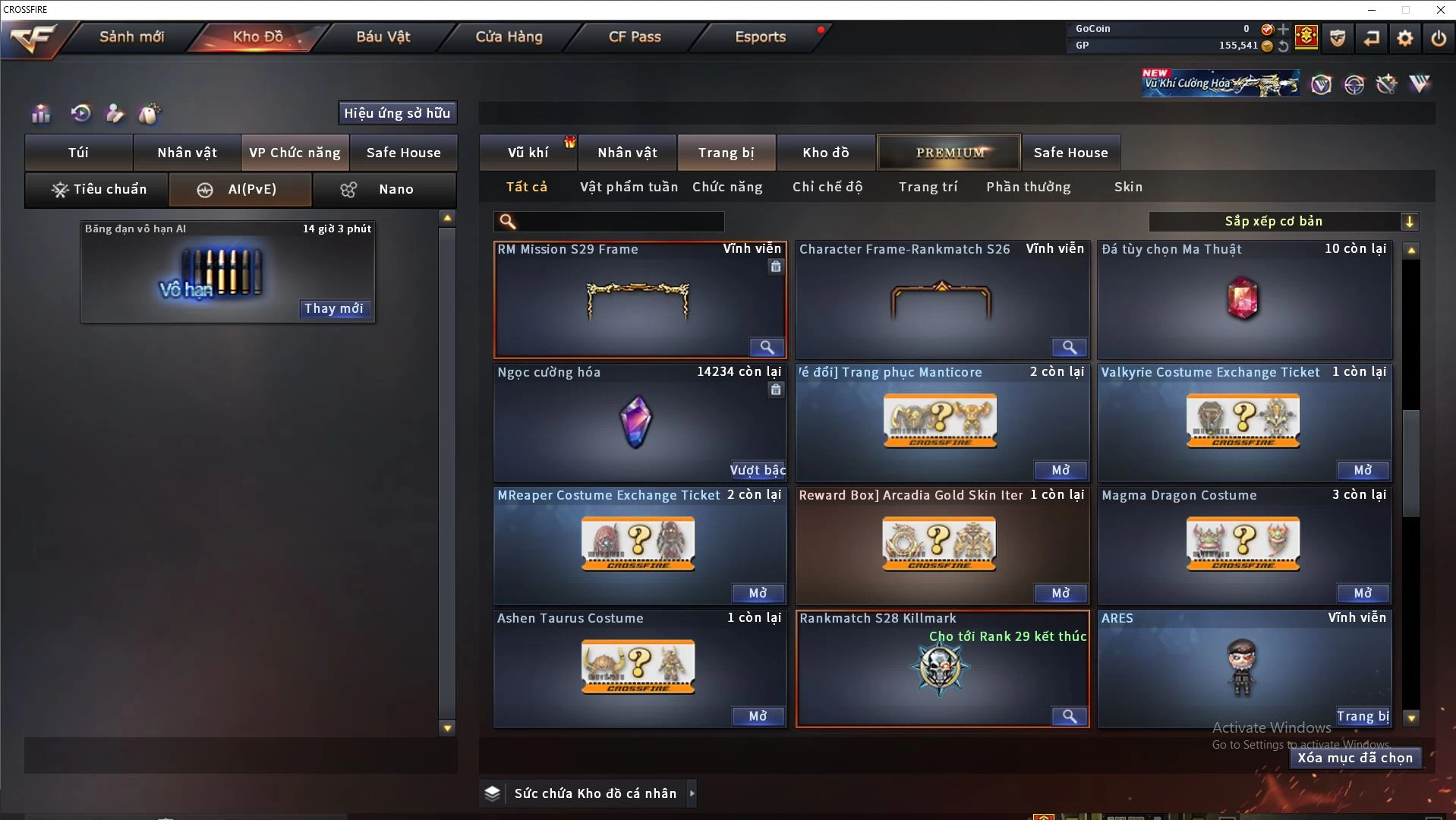The image size is (1456, 820).
Task: Open the gear settings icon
Action: [x=1404, y=37]
